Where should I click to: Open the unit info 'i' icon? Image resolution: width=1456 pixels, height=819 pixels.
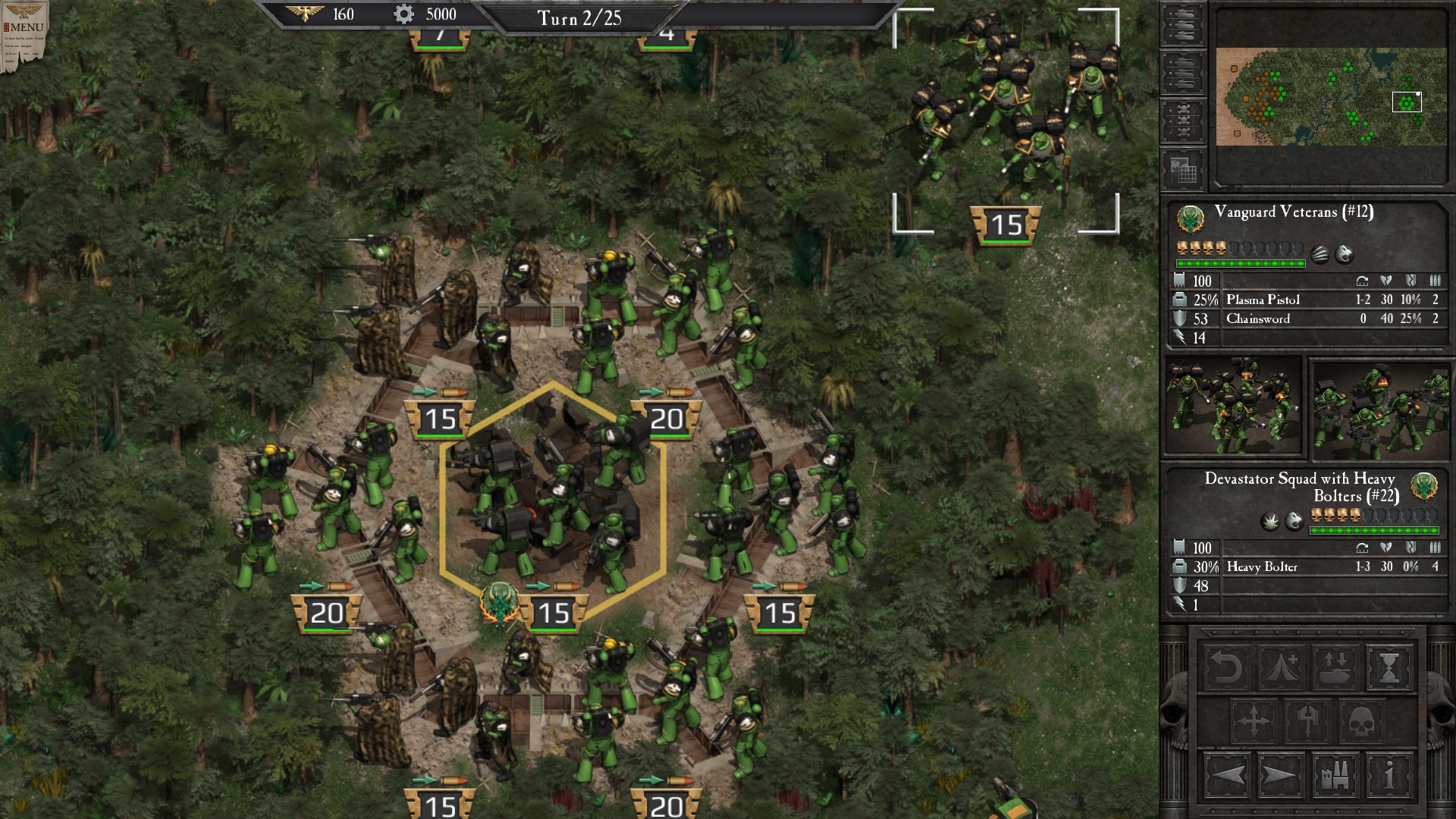point(1389,777)
